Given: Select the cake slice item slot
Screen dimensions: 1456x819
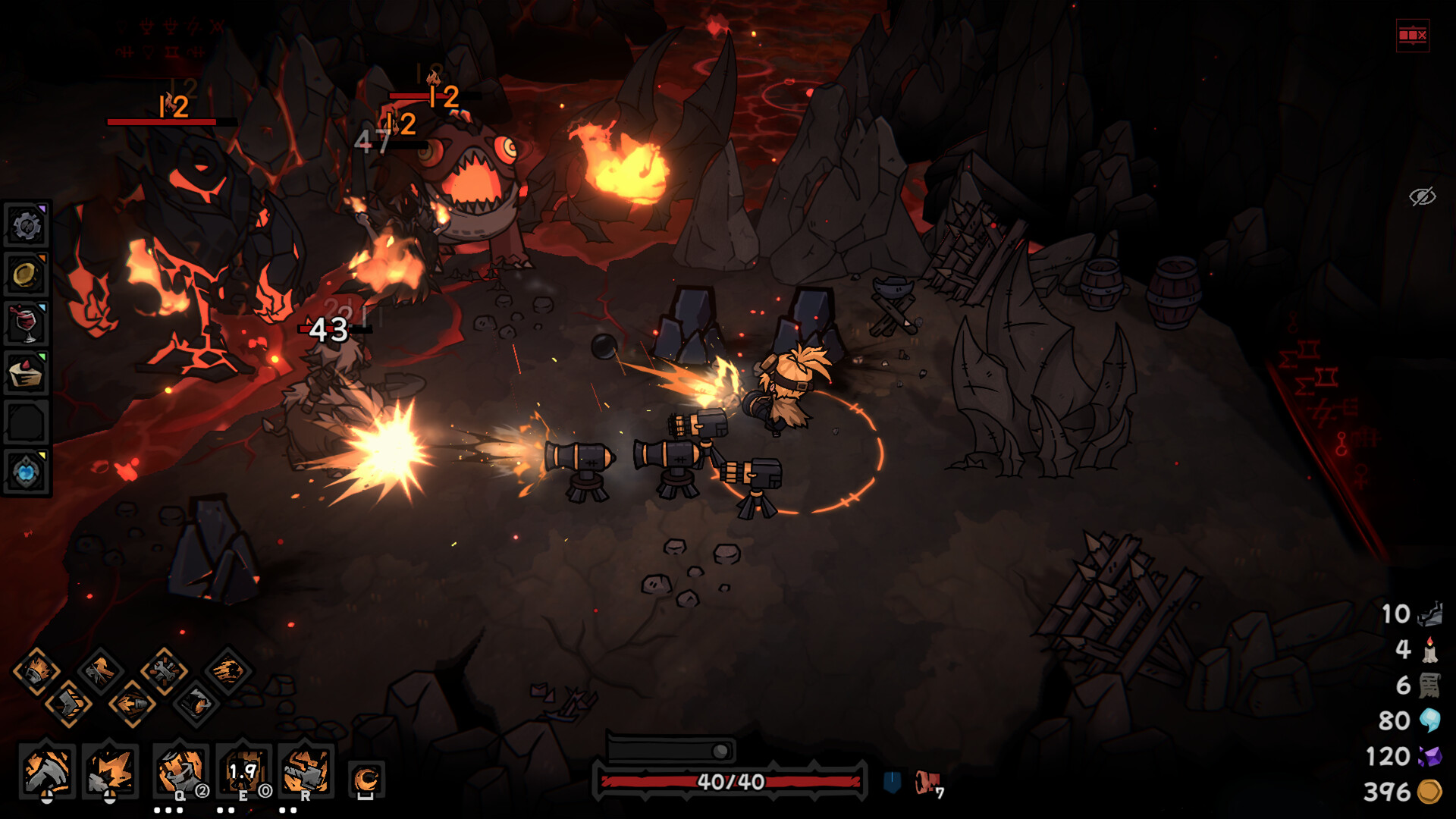Looking at the screenshot, I should pos(27,373).
